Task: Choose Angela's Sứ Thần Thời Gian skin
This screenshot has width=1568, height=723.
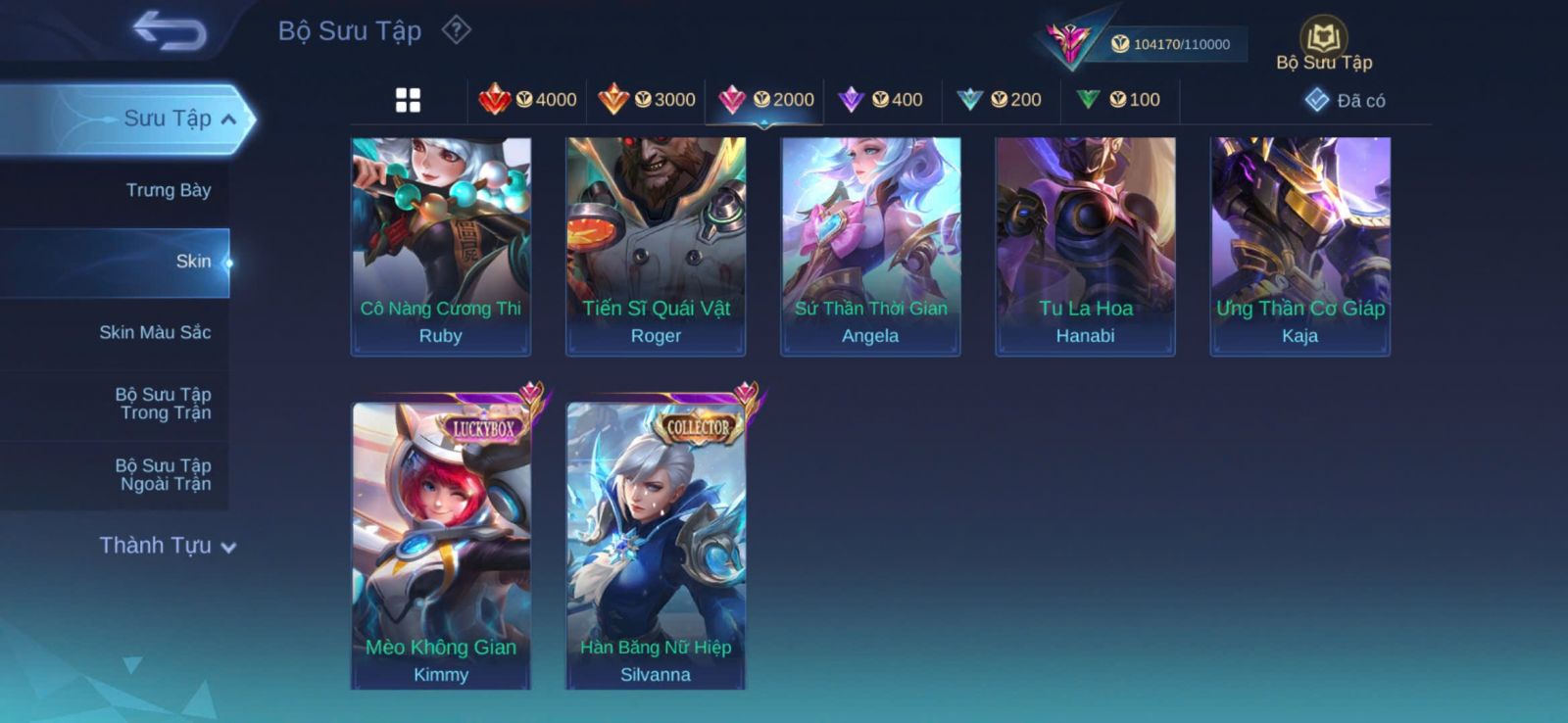Action: pos(870,245)
